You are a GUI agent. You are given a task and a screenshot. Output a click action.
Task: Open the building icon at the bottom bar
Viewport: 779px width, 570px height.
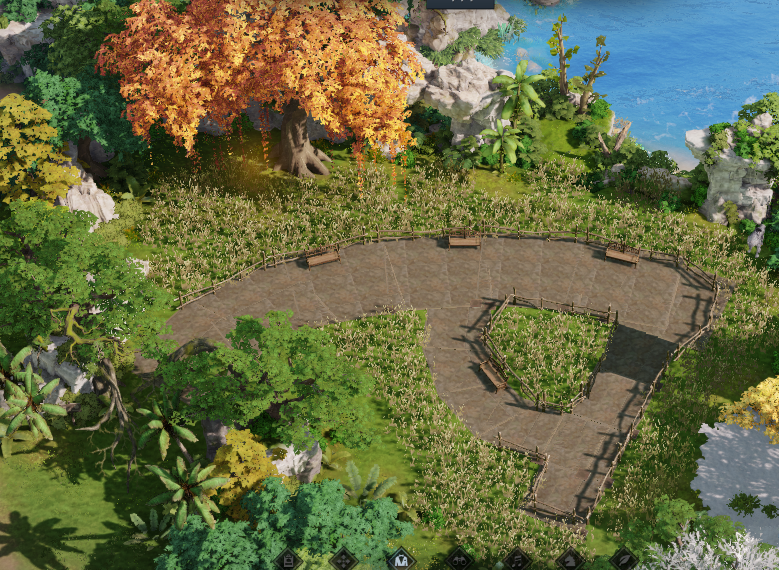click(x=288, y=561)
